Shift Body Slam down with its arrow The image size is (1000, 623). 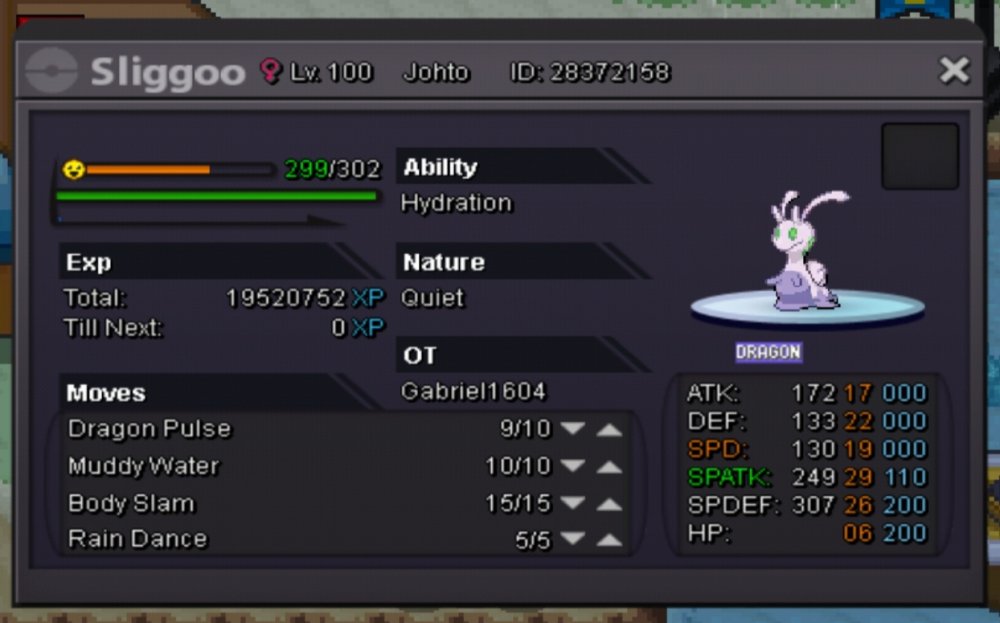(572, 503)
